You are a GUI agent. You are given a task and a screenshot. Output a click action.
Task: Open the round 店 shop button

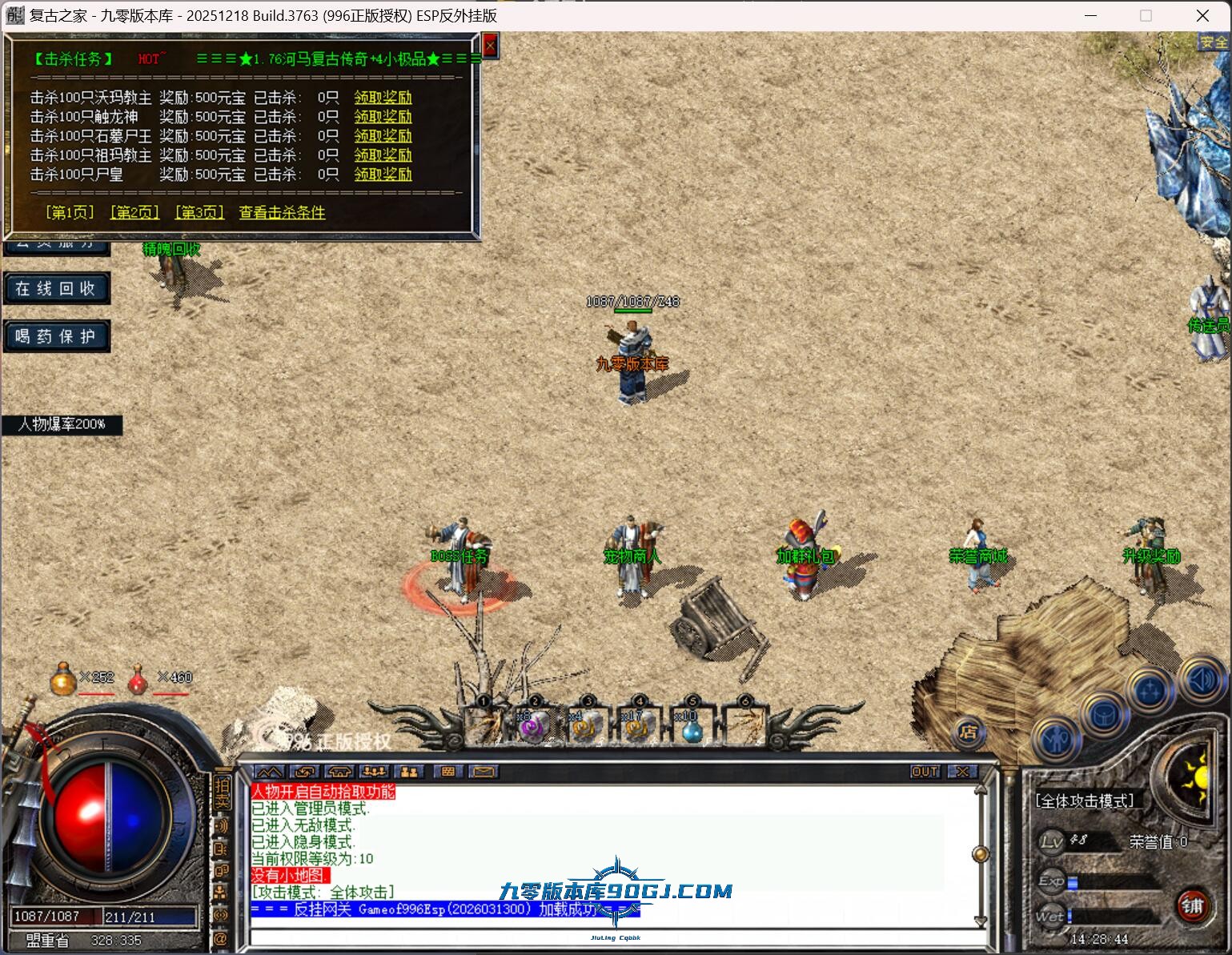pyautogui.click(x=968, y=732)
